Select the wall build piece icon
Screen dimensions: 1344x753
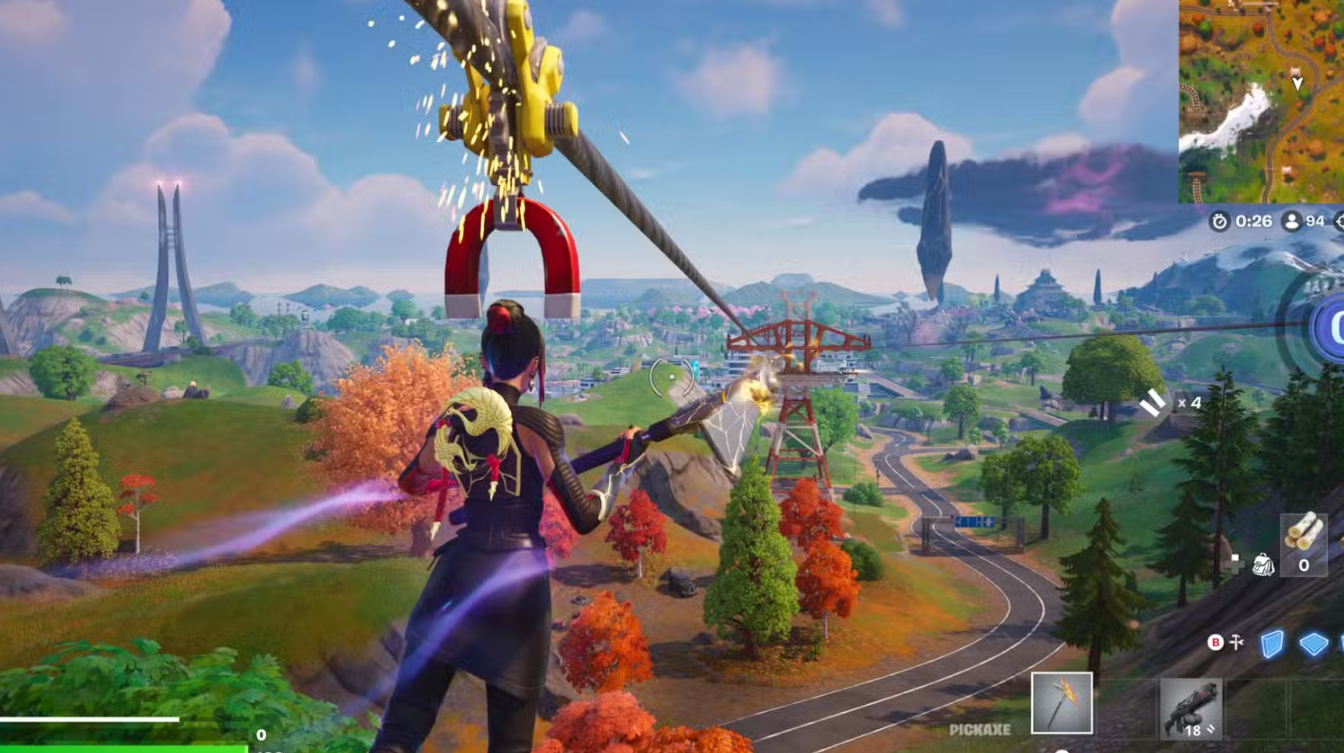[x=1273, y=642]
